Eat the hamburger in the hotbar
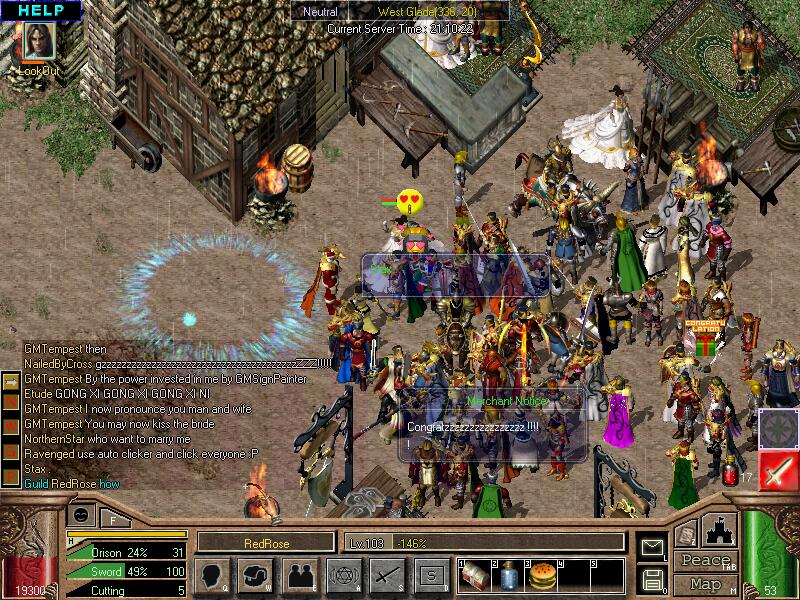This screenshot has height=600, width=800. coord(541,574)
